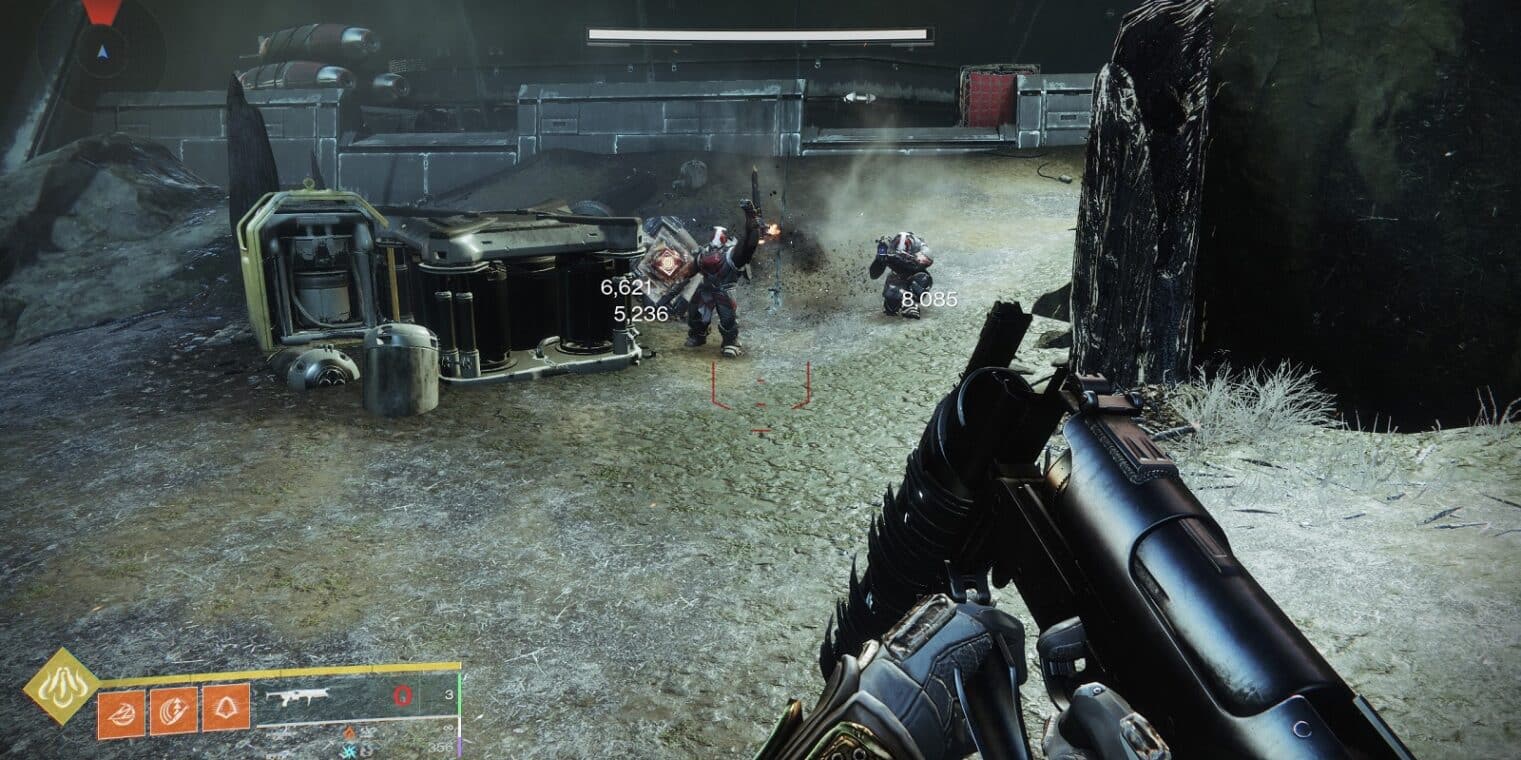Use the melee ability icon
This screenshot has width=1521, height=760.
coord(173,709)
